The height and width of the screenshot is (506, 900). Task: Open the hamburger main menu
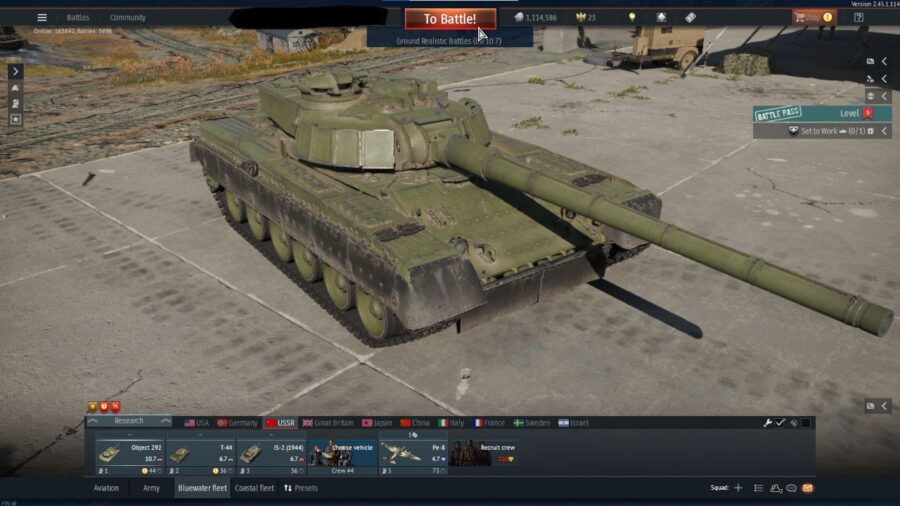click(x=42, y=17)
